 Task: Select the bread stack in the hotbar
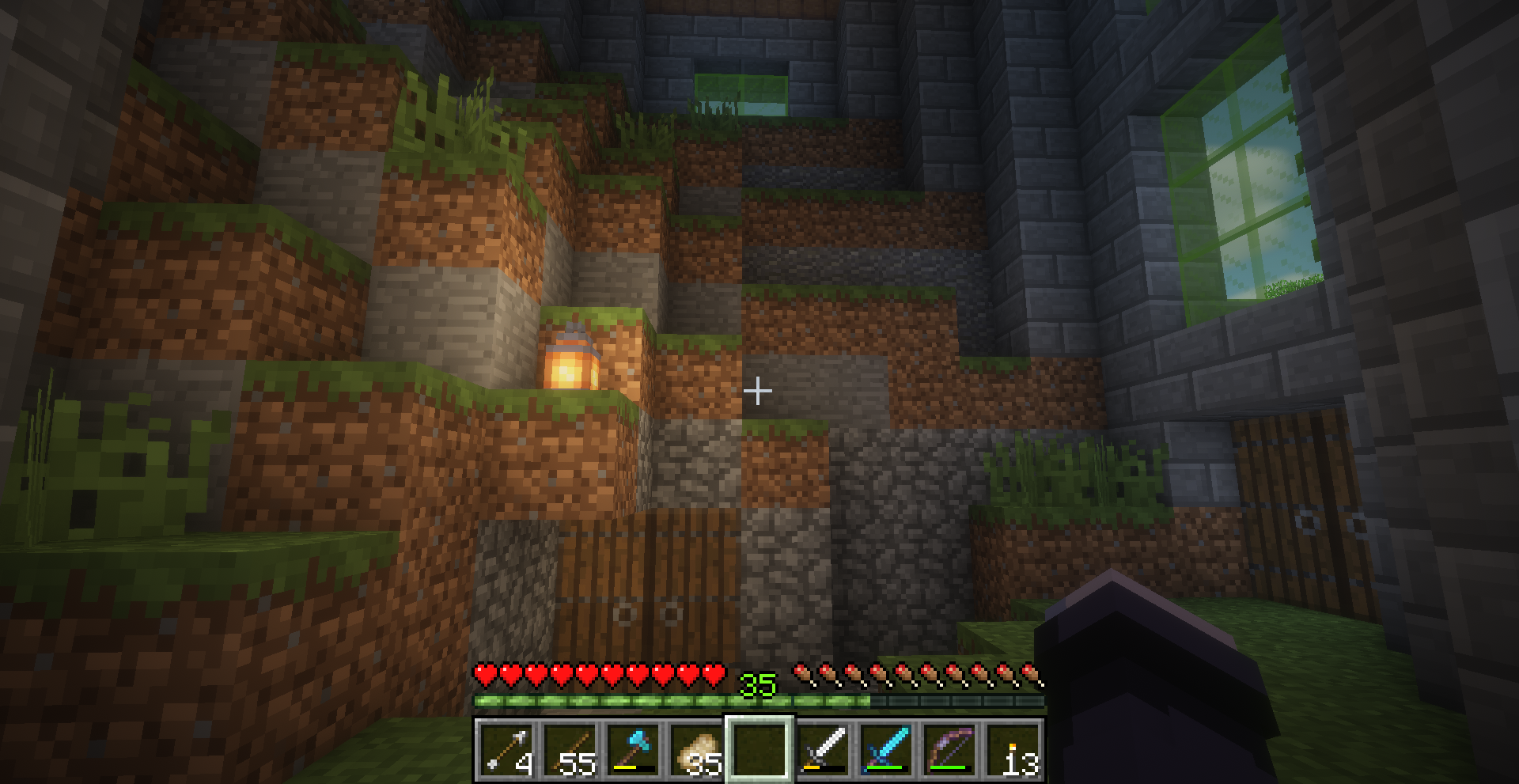click(x=696, y=748)
